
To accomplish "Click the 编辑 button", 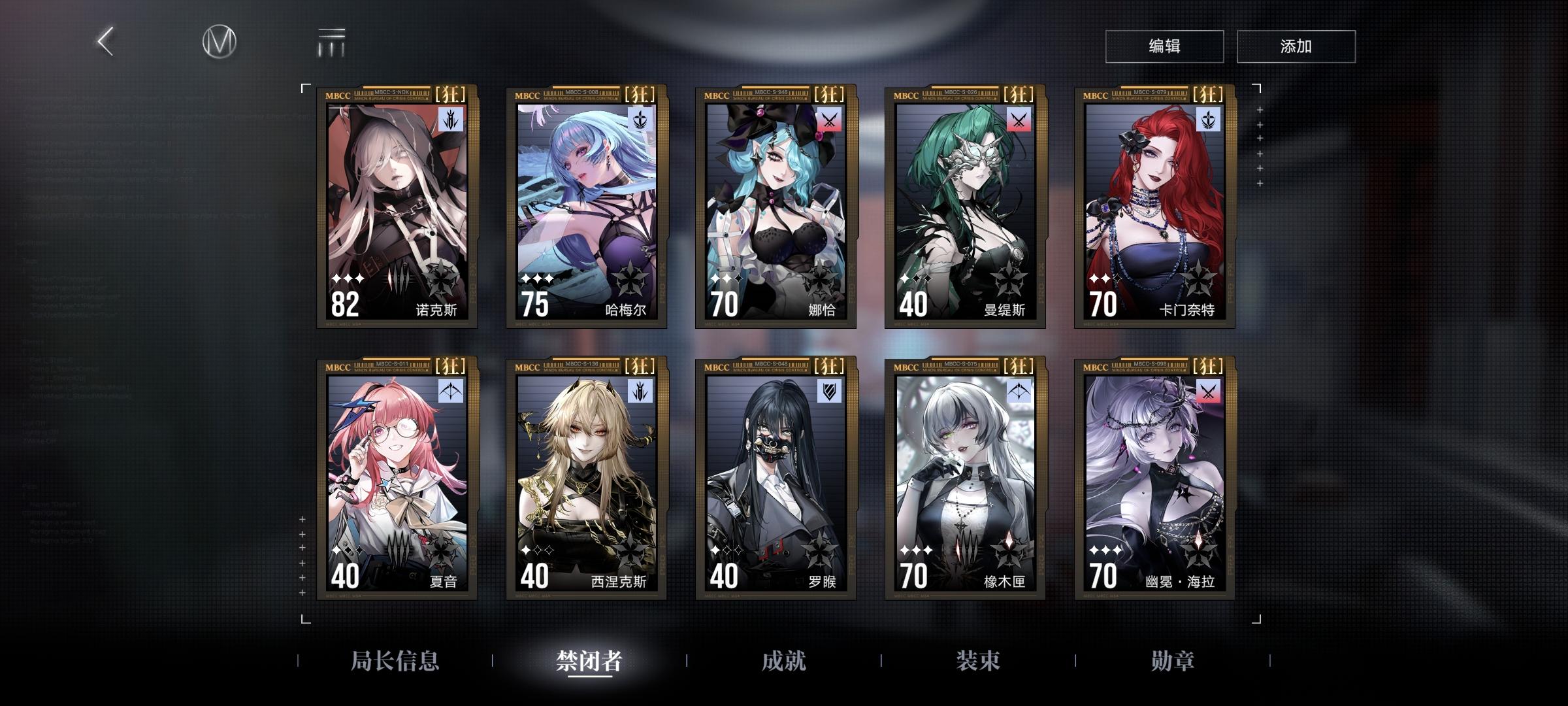I will coord(1164,46).
